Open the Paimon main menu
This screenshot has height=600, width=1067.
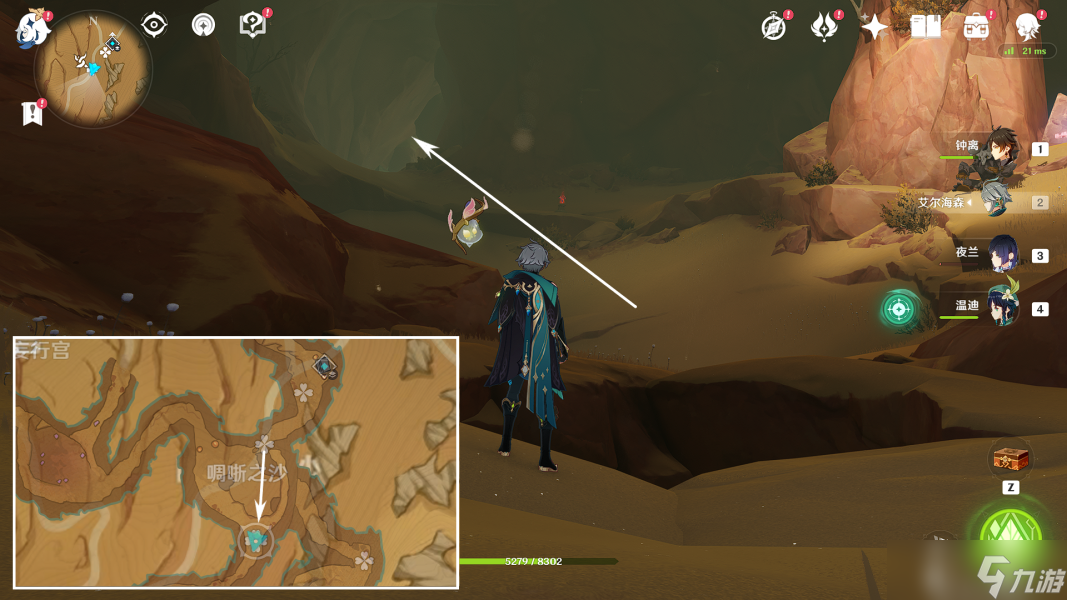coord(32,28)
